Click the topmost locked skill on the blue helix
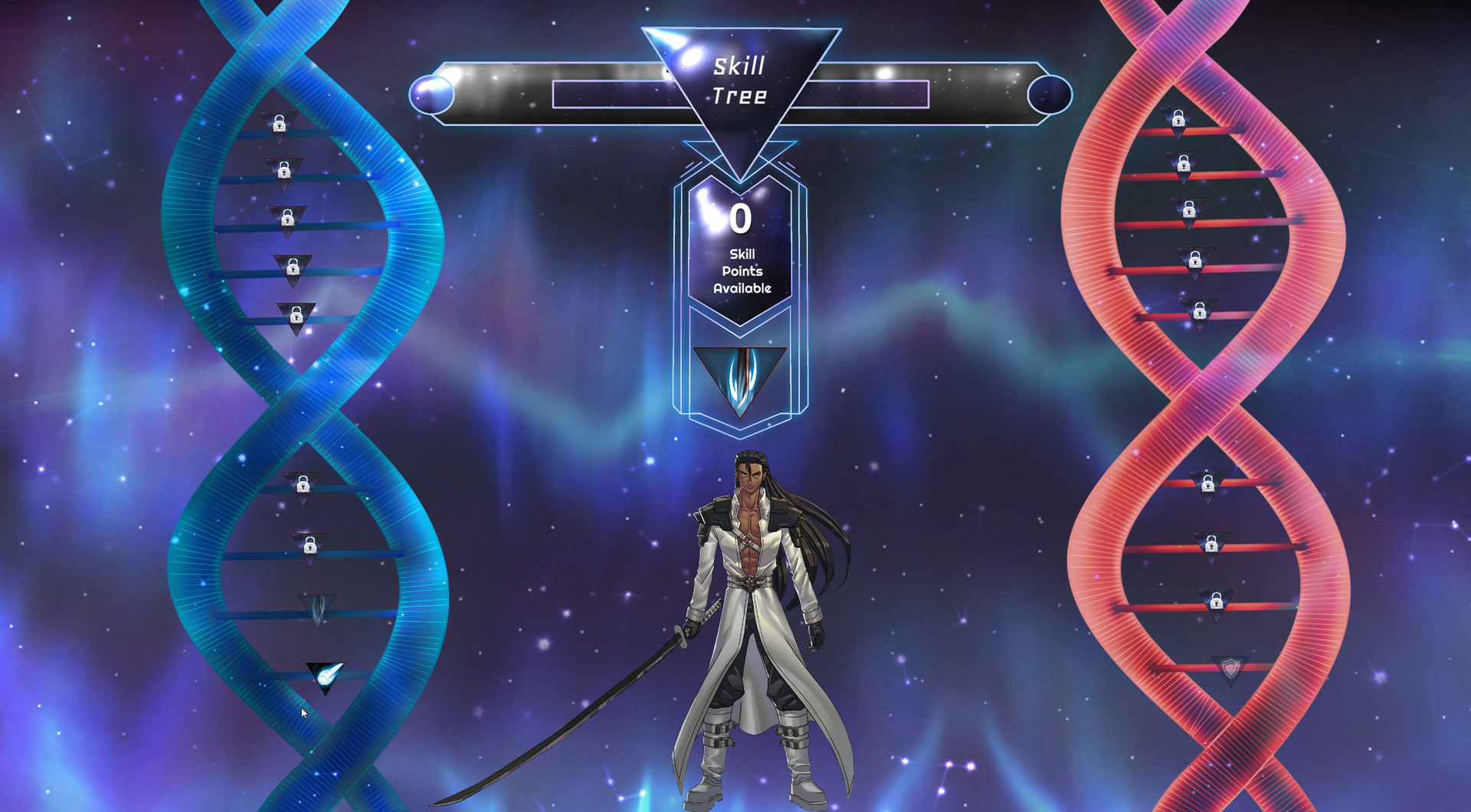Screen dimensions: 1471x812 point(279,125)
